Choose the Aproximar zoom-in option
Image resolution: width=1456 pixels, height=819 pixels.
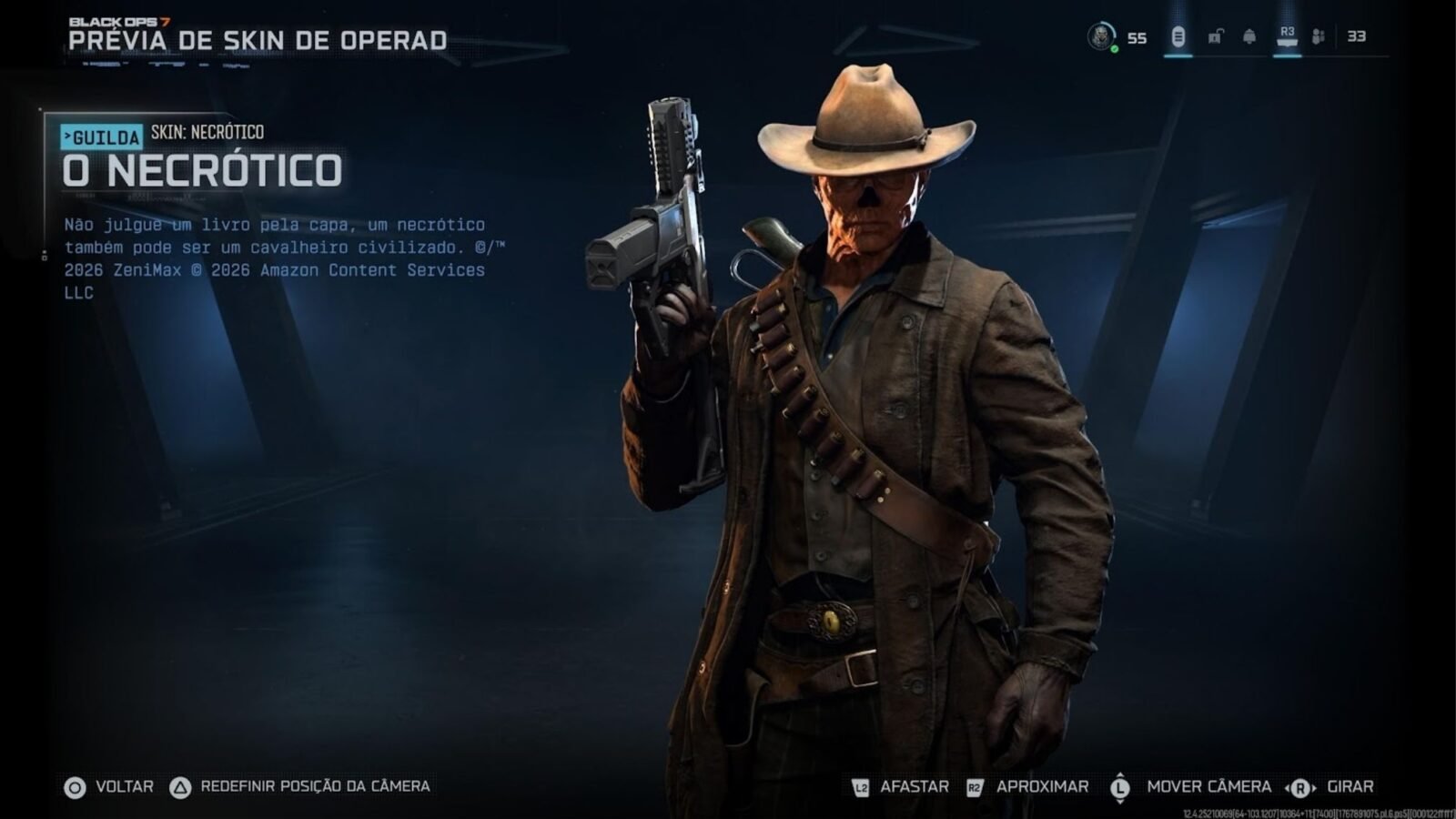(x=1028, y=787)
